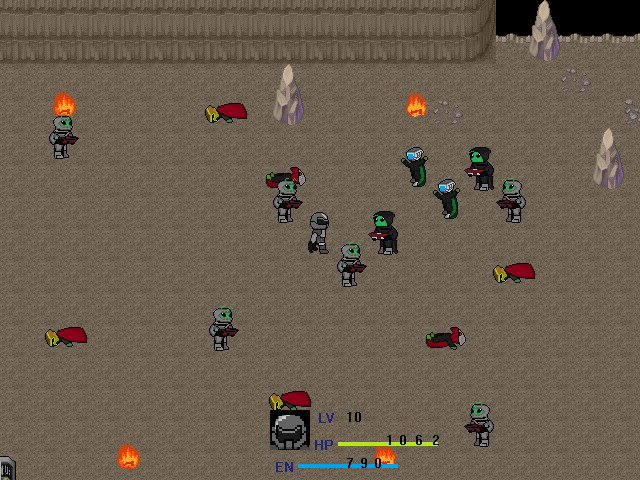The image size is (640, 480).
Task: Click the armored helmet character portrait
Action: [289, 429]
